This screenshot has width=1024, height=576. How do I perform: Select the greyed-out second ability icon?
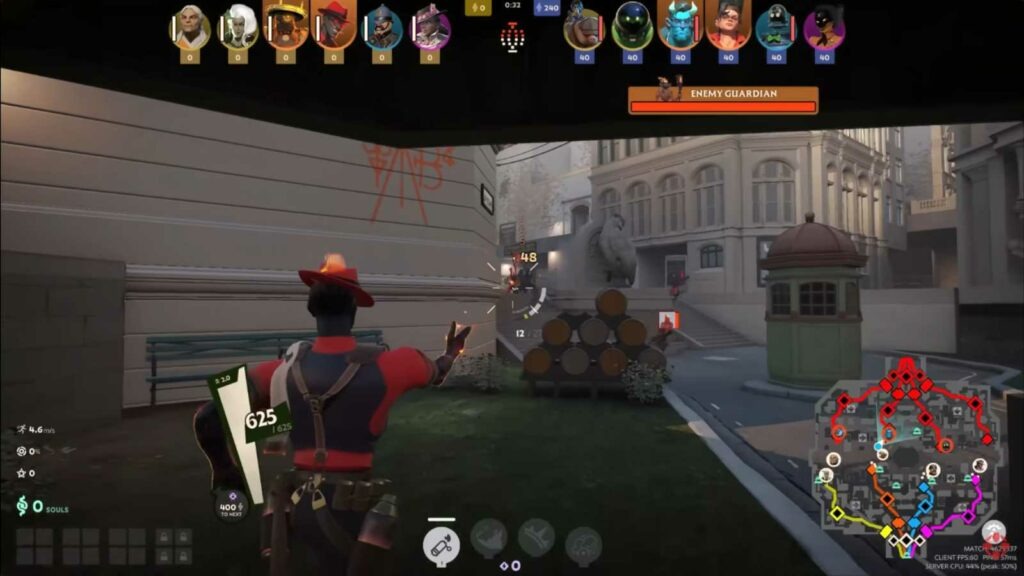(488, 538)
